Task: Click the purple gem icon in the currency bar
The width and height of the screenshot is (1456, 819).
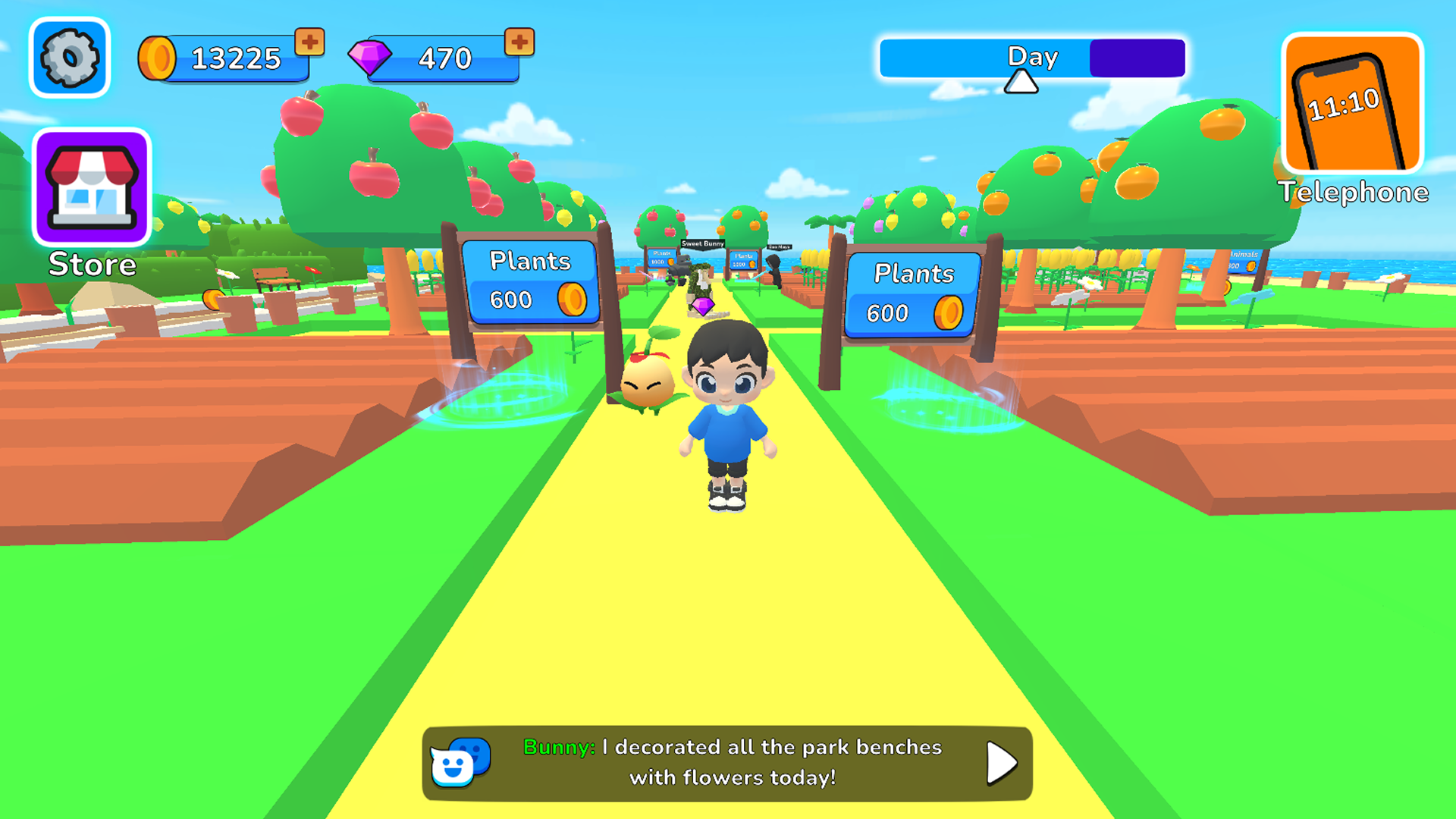Action: (x=373, y=58)
